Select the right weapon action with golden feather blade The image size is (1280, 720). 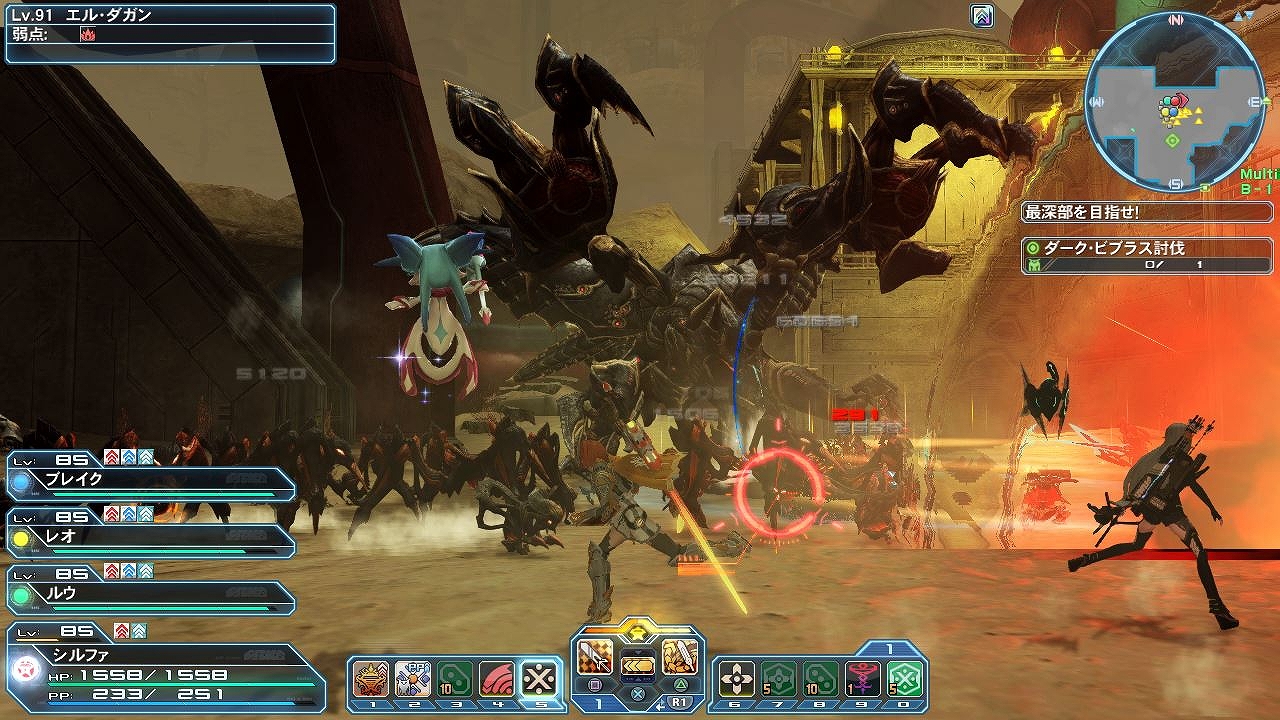coord(678,657)
